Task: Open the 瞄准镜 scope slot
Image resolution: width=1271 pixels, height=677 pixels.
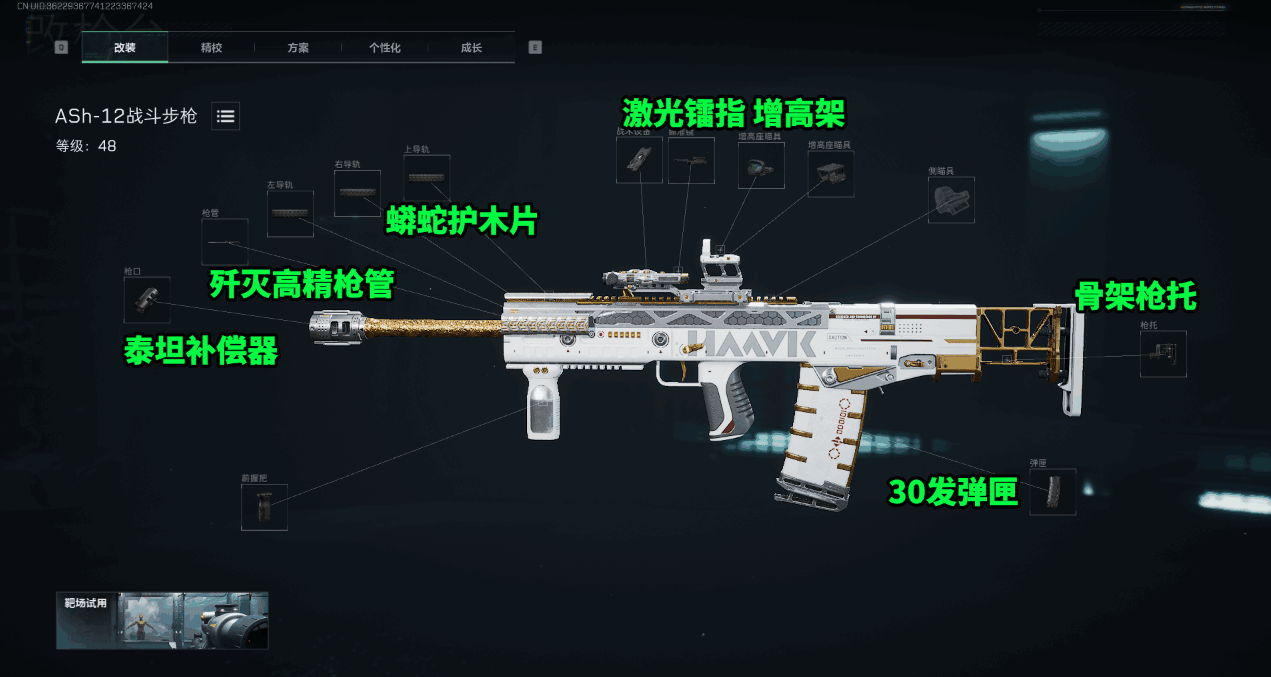Action: (x=691, y=160)
